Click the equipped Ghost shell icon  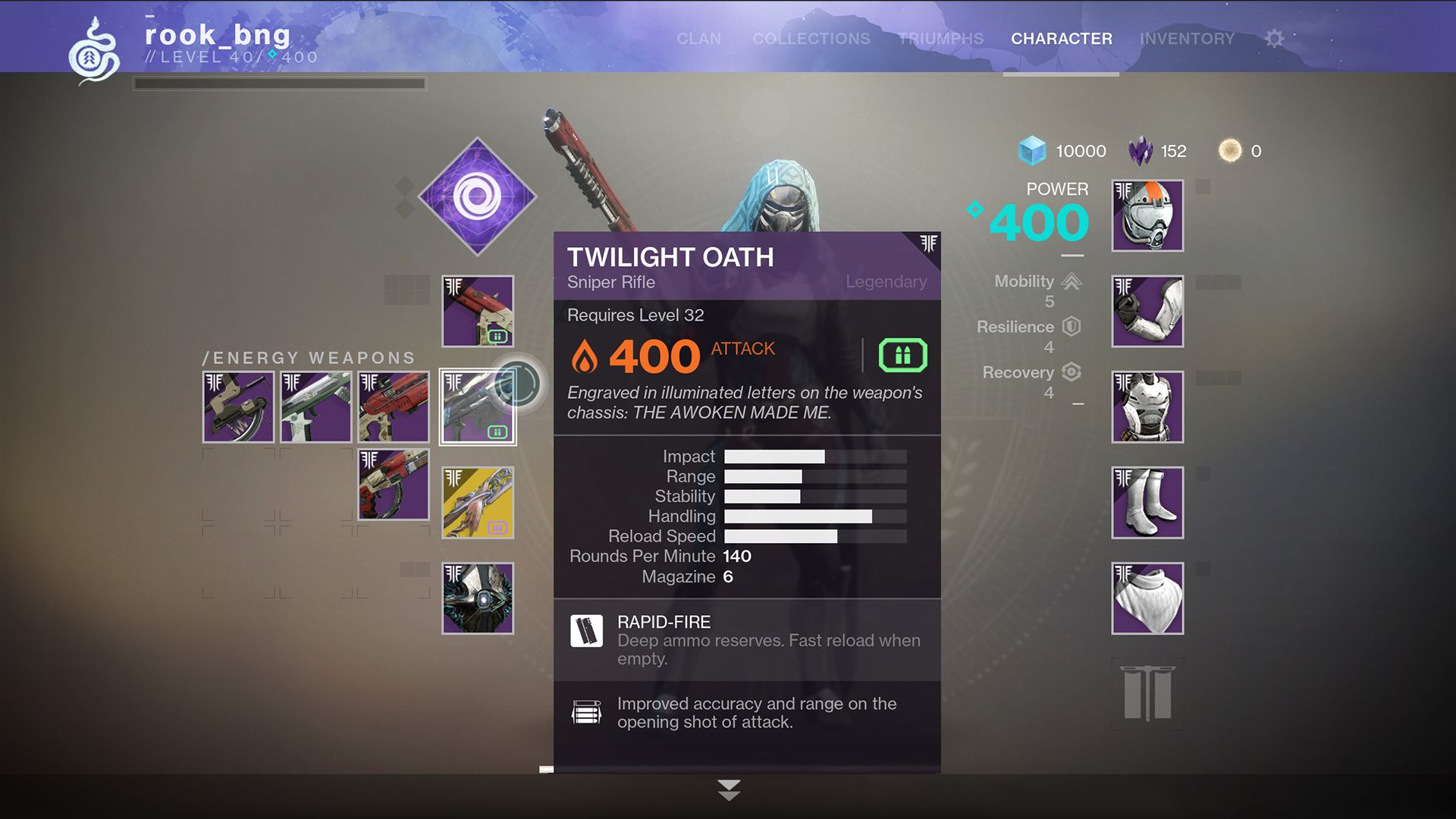click(477, 598)
